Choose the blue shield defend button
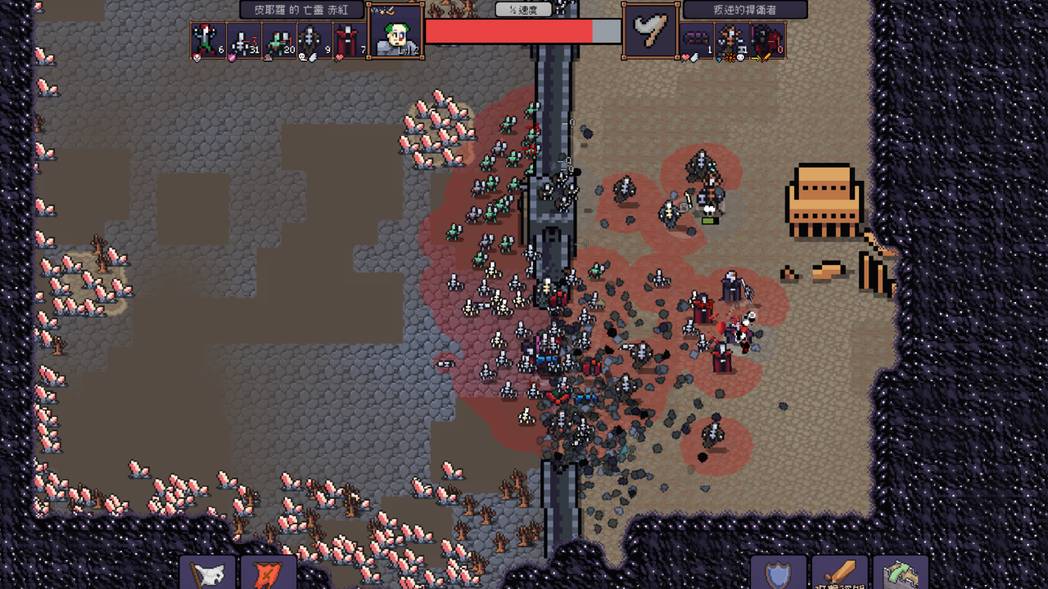Image resolution: width=1048 pixels, height=589 pixels. point(778,574)
